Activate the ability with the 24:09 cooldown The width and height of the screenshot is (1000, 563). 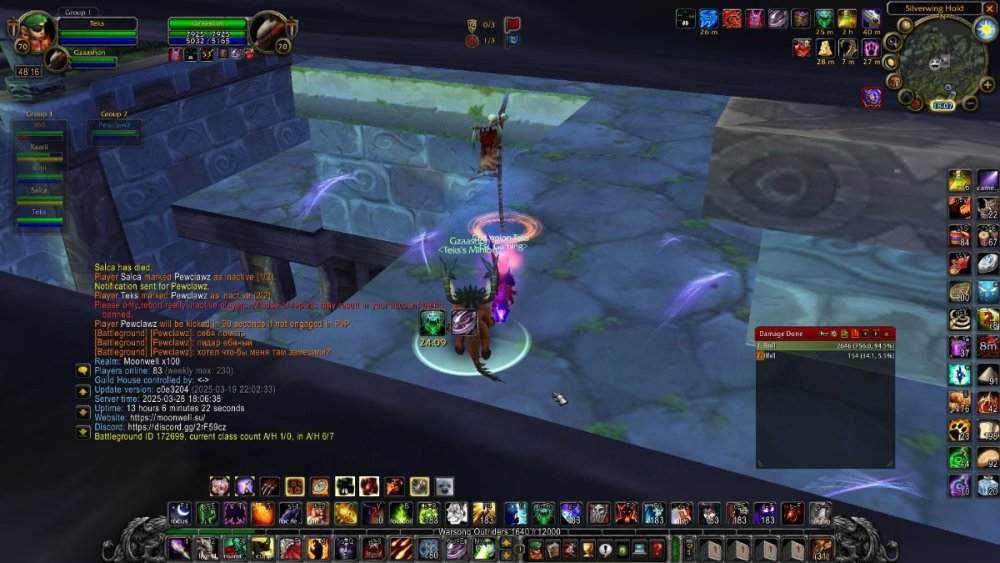click(433, 324)
